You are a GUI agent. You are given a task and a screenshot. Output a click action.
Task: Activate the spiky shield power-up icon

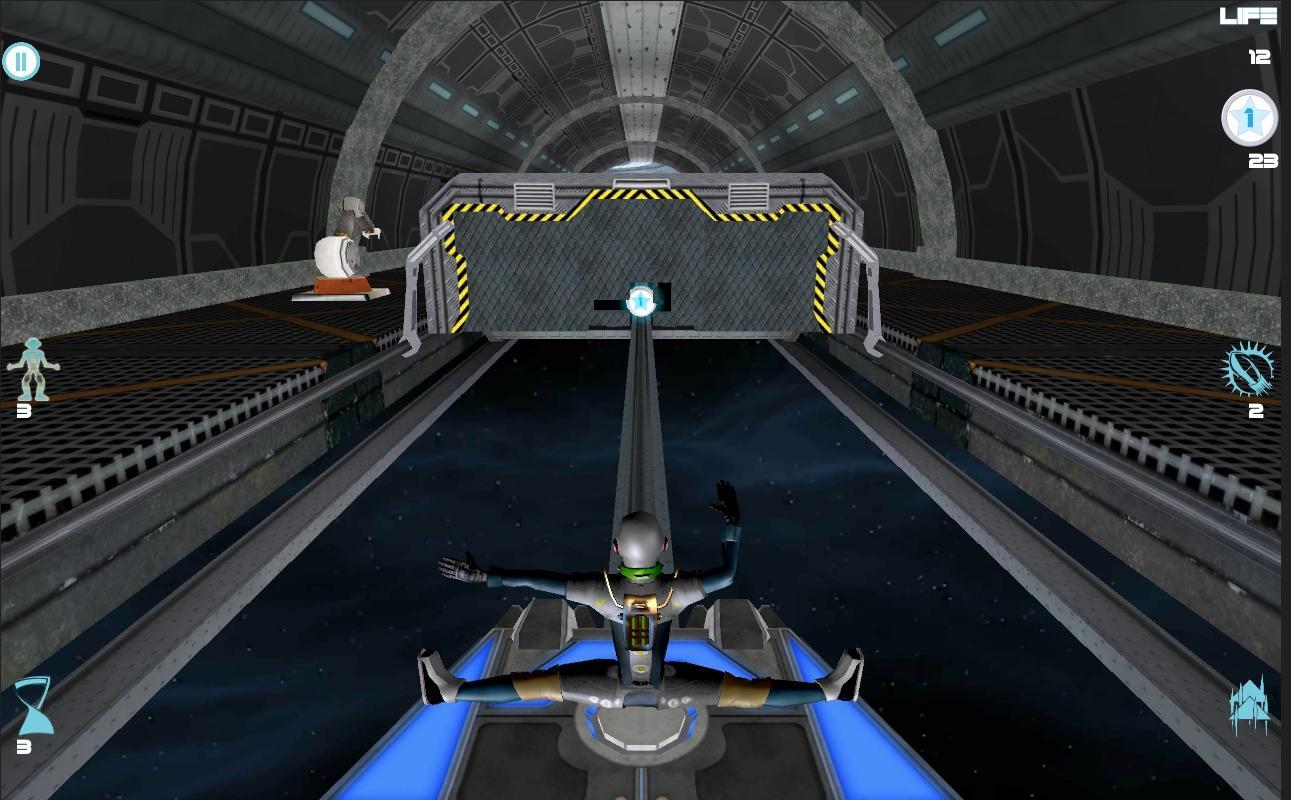pos(1249,368)
